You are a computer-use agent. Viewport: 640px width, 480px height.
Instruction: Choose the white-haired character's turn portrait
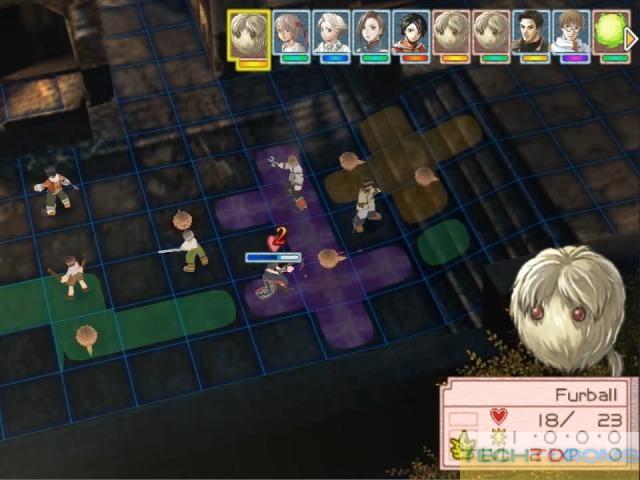click(331, 34)
